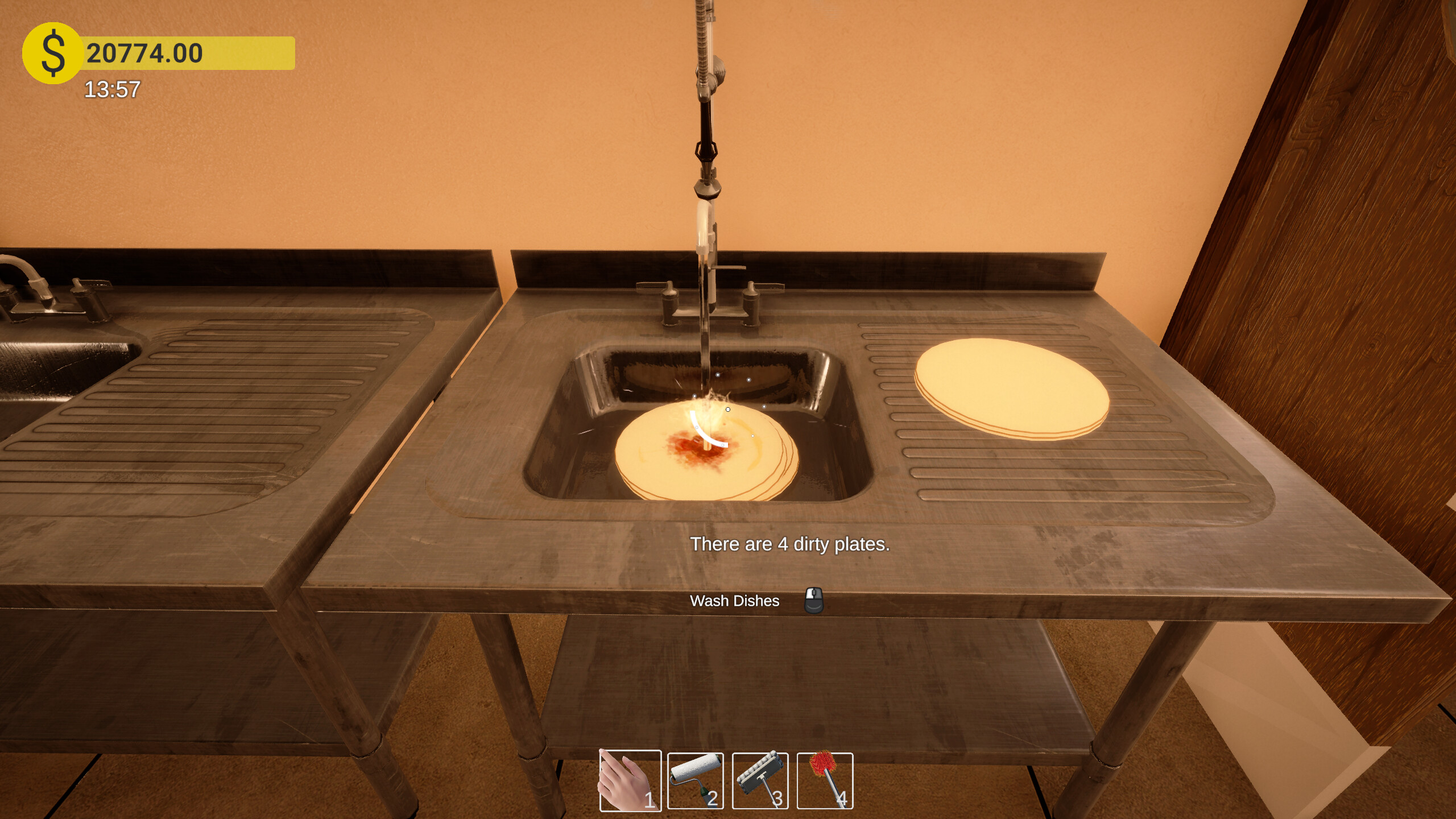Click the Wash Dishes action prompt

[x=735, y=601]
